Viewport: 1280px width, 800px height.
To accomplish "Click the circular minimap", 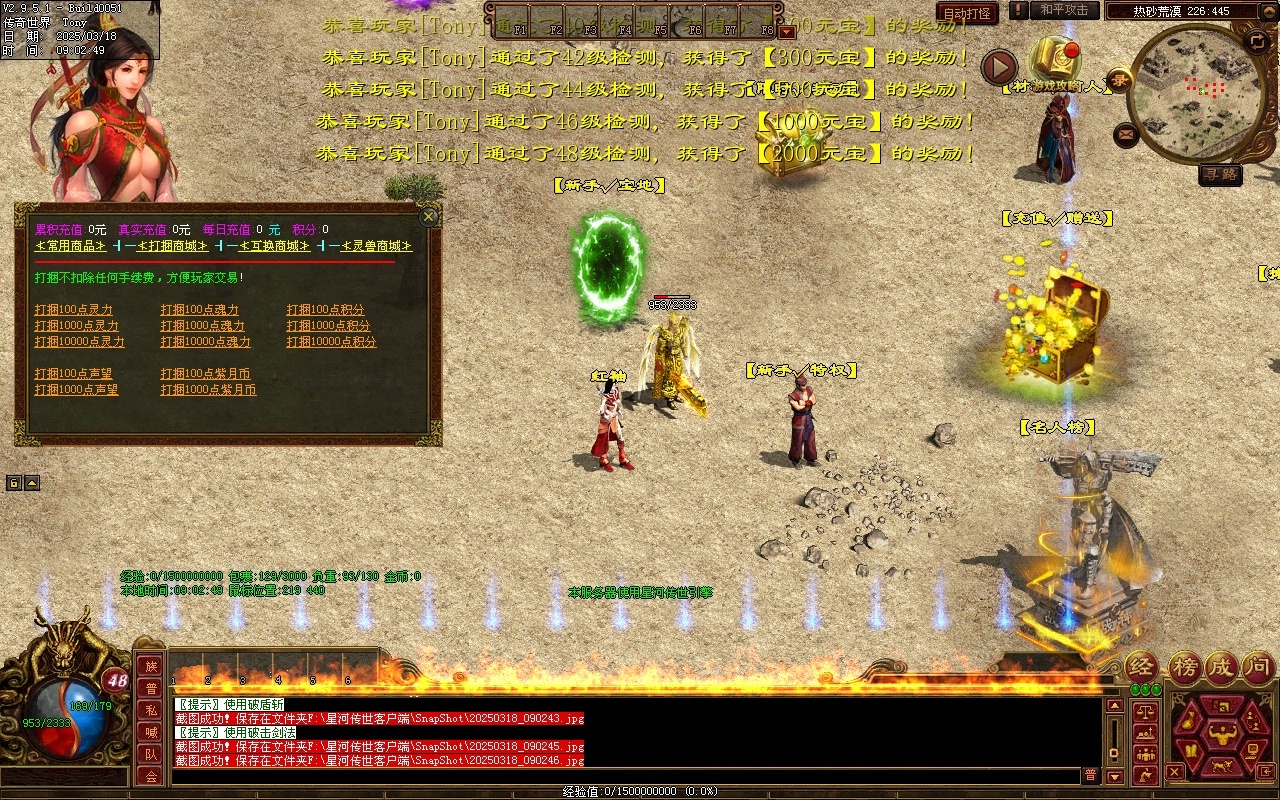I will click(1202, 92).
